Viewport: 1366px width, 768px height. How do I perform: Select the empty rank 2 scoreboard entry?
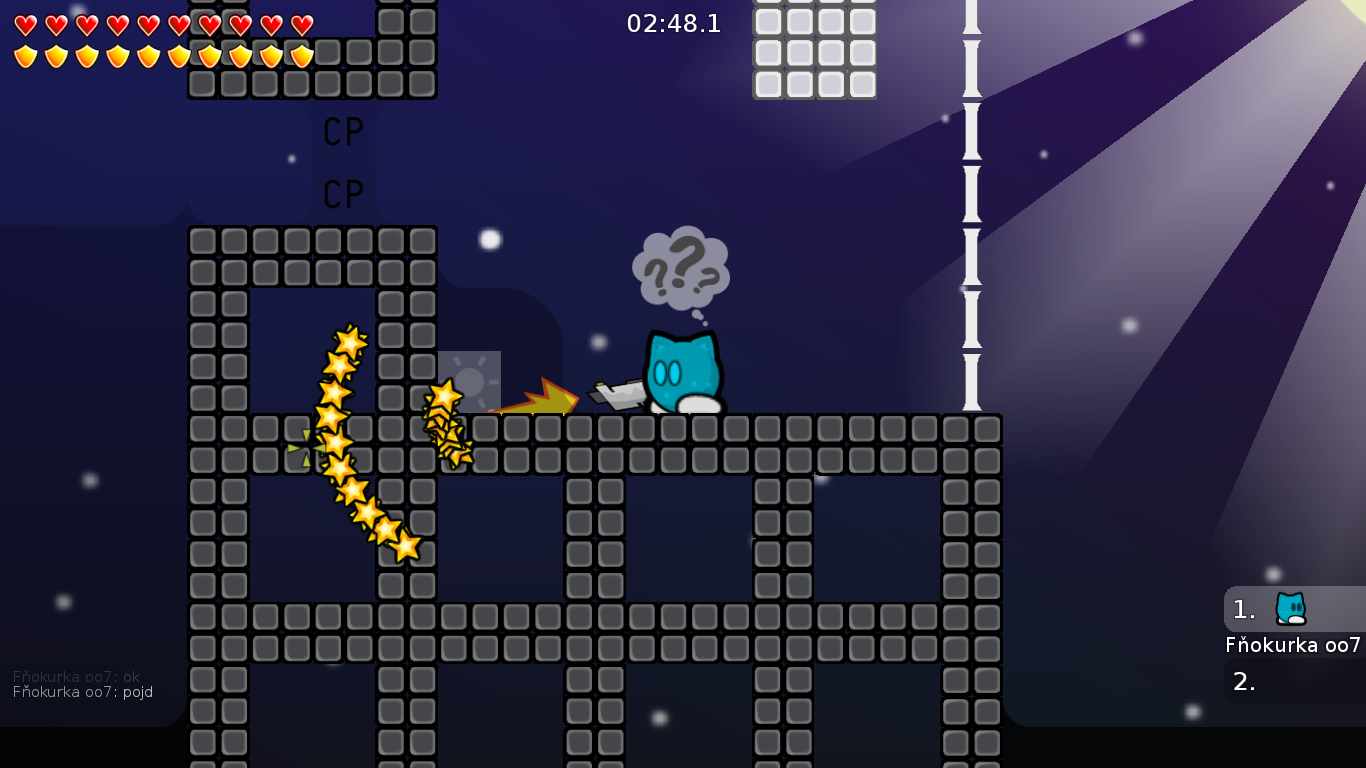tap(1294, 682)
